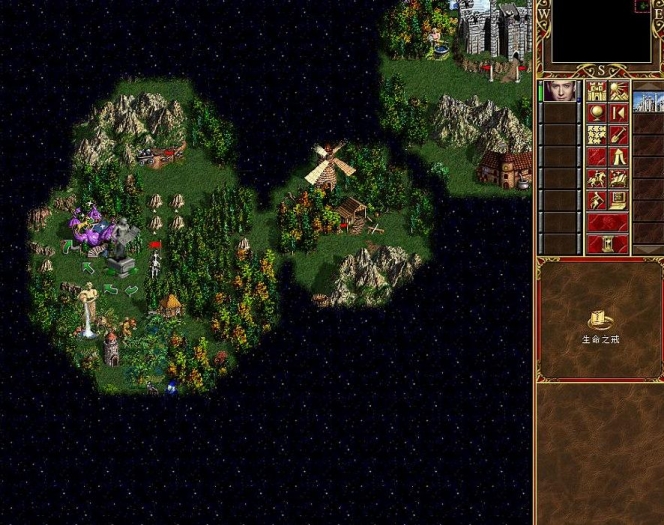Open the globe quest log button
The width and height of the screenshot is (664, 525).
point(597,113)
